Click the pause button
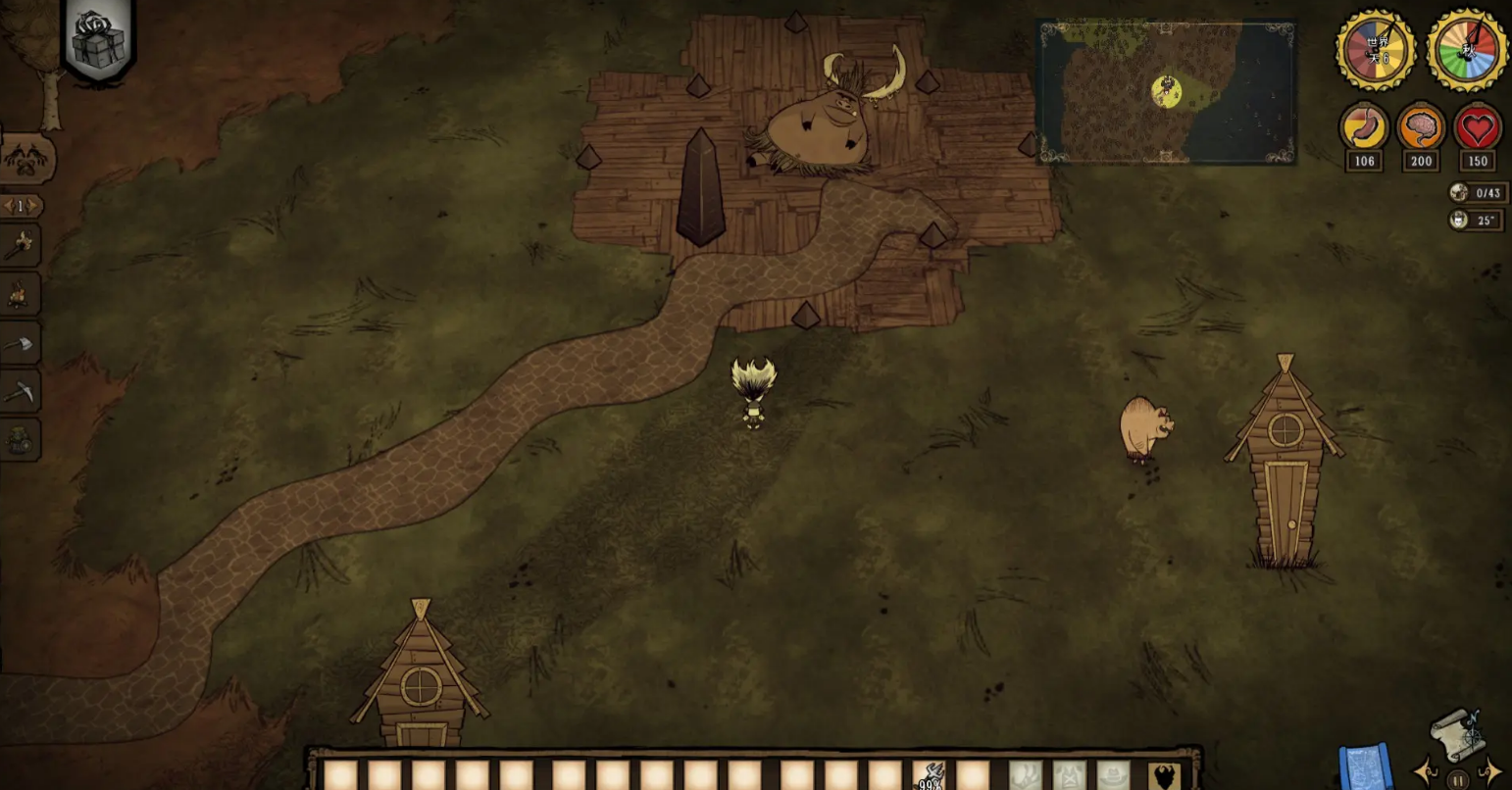This screenshot has height=790, width=1512. (1458, 781)
